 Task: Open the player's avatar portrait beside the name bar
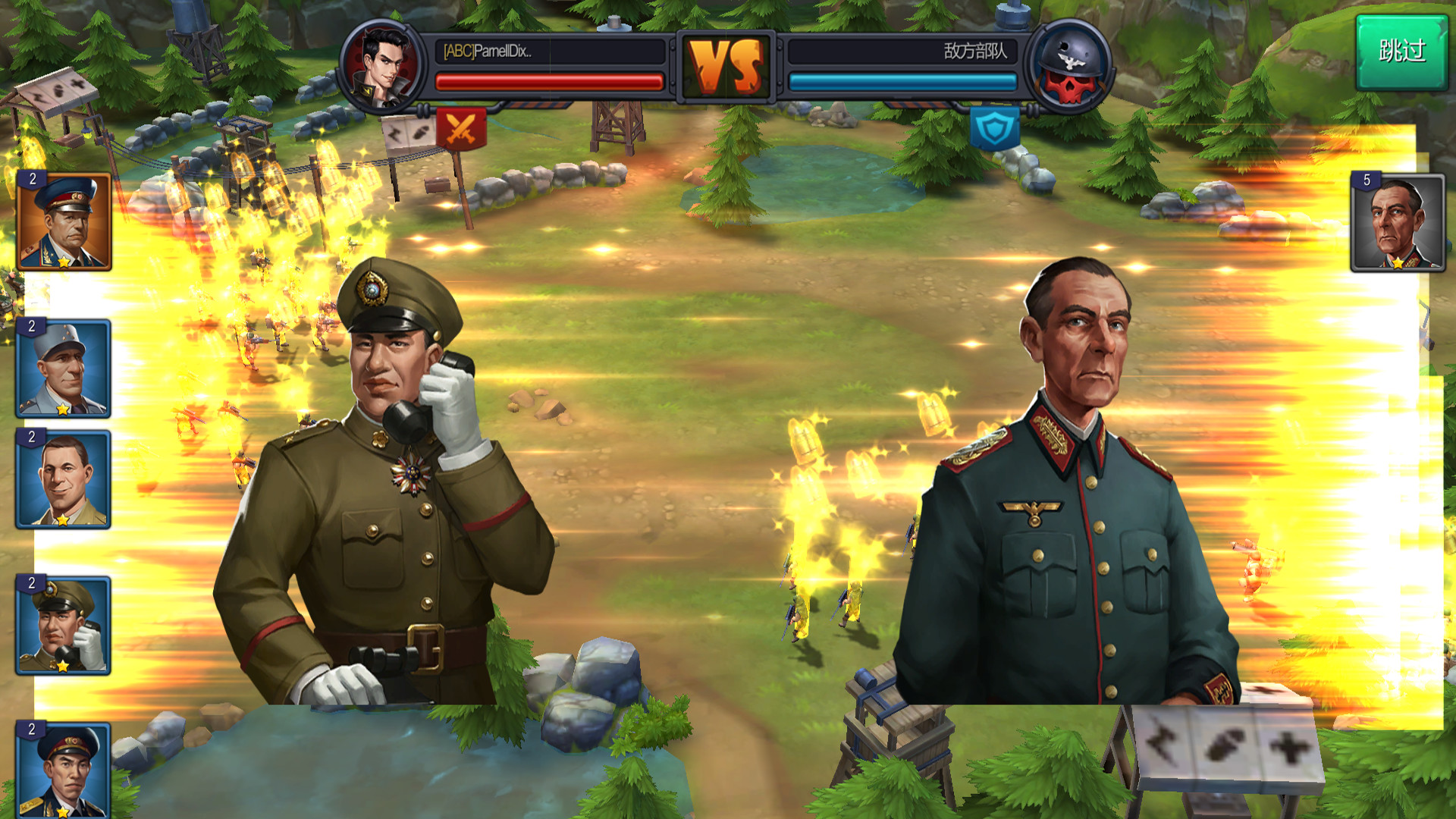pyautogui.click(x=381, y=64)
